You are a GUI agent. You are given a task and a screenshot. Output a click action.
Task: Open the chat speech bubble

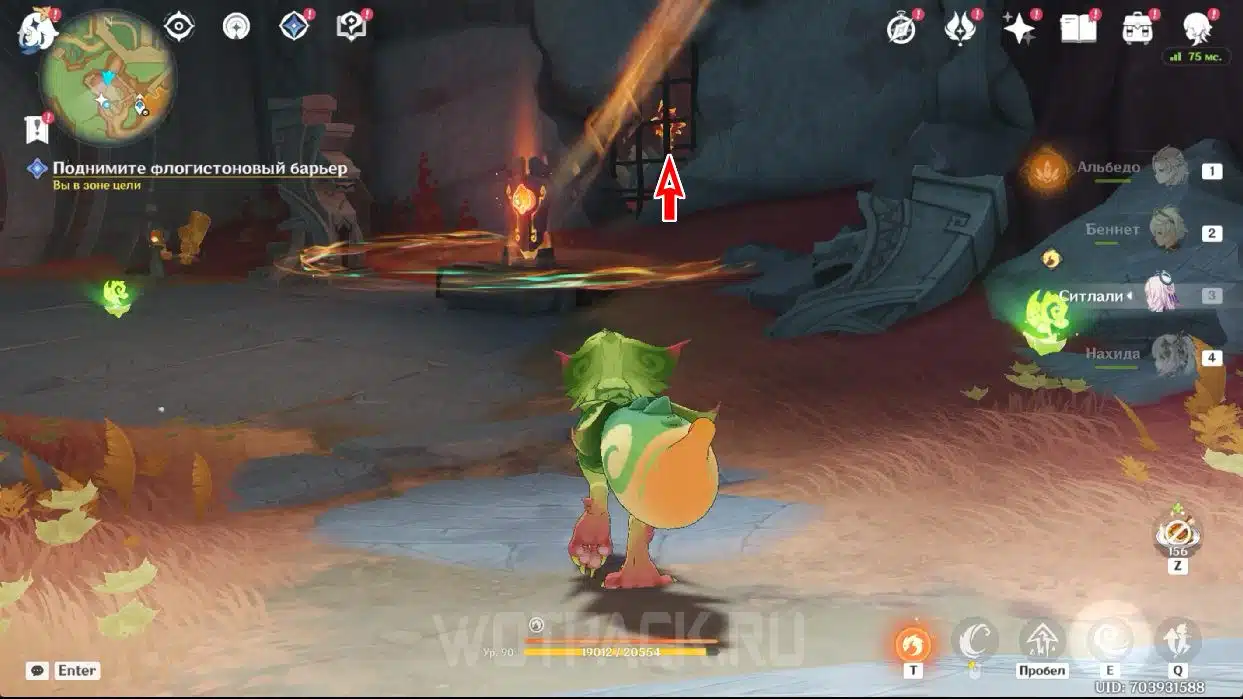(x=38, y=671)
